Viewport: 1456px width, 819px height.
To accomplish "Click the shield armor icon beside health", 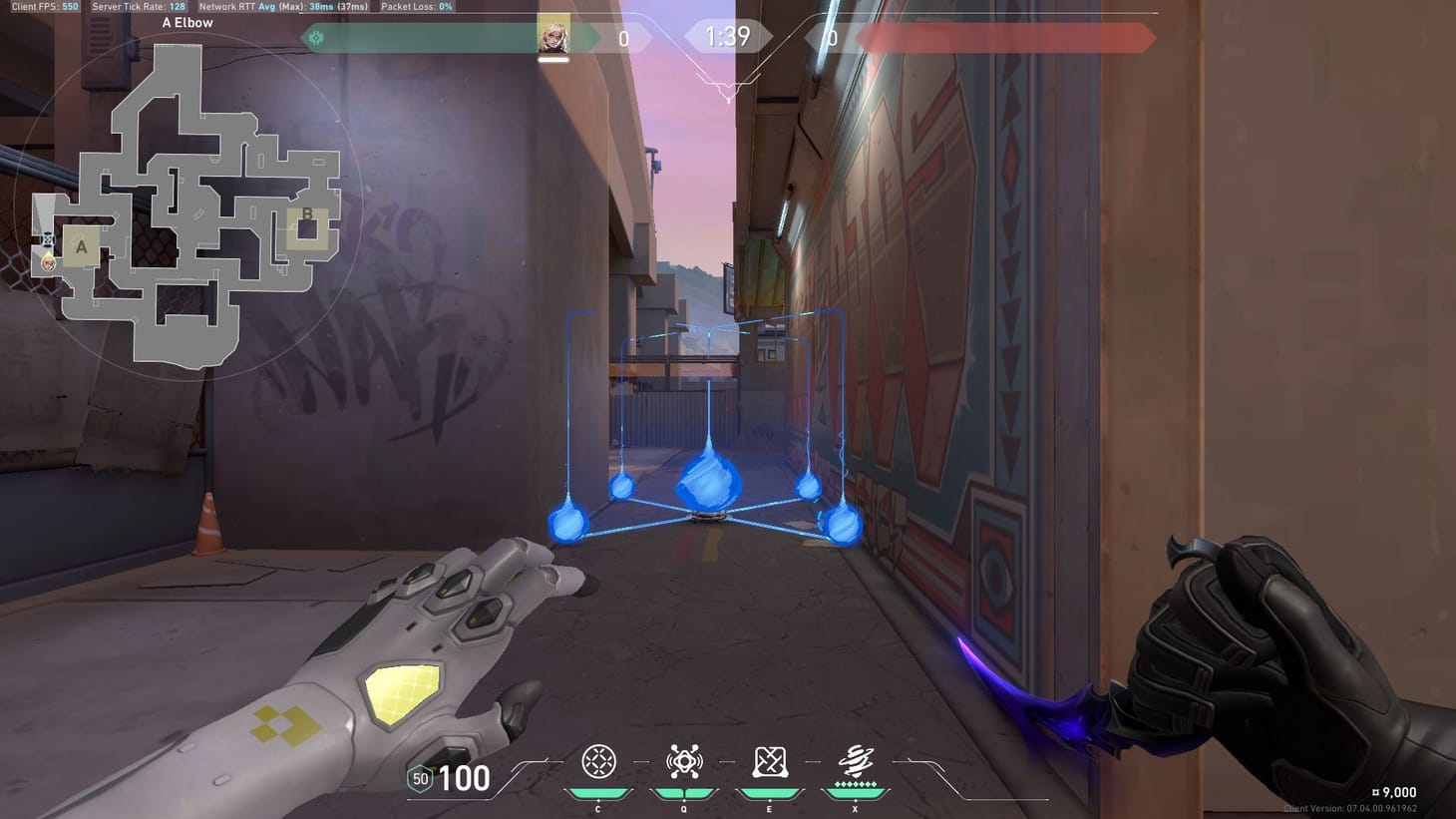I will 418,777.
